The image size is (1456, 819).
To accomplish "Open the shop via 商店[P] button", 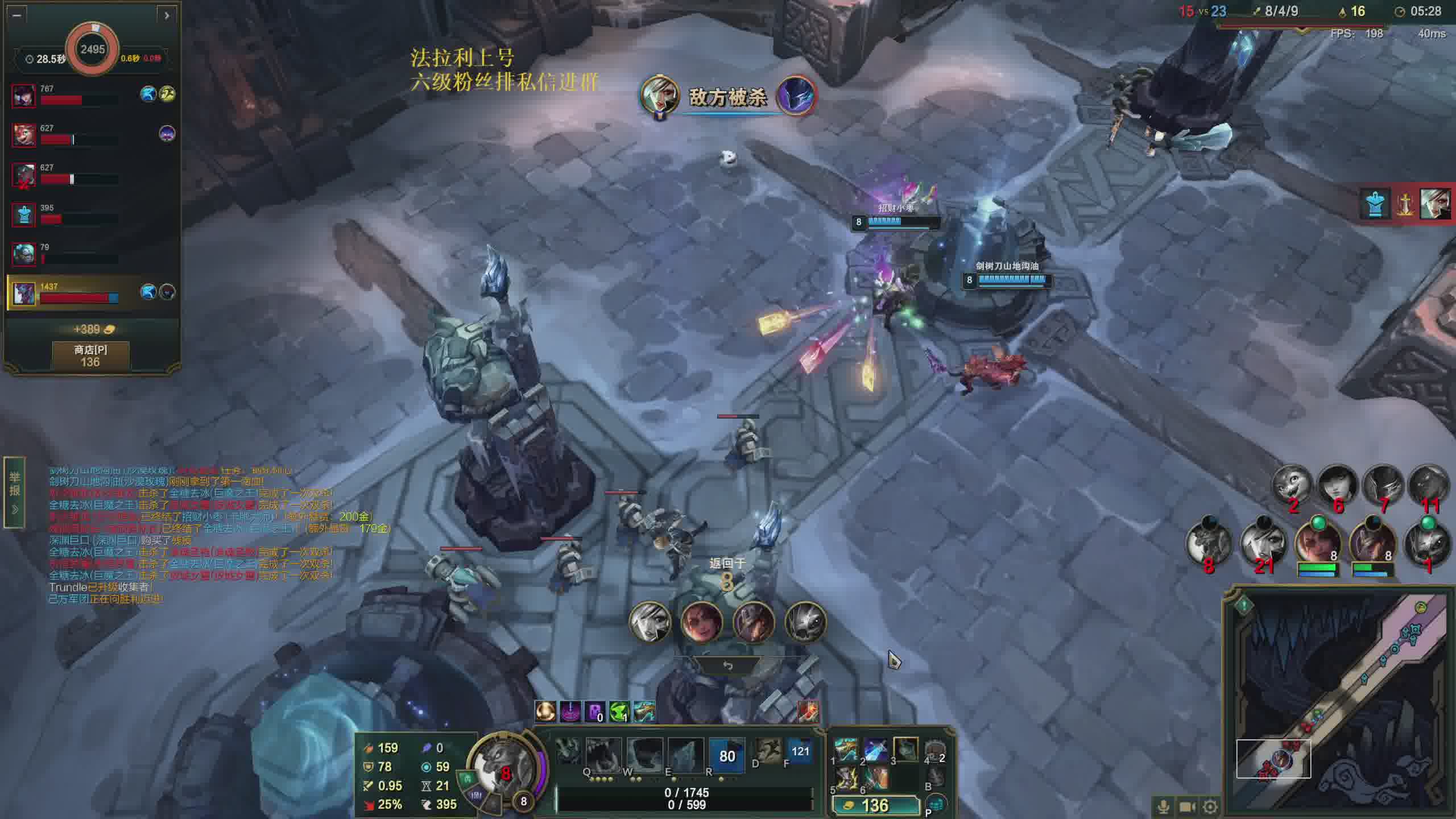I will 90,356.
